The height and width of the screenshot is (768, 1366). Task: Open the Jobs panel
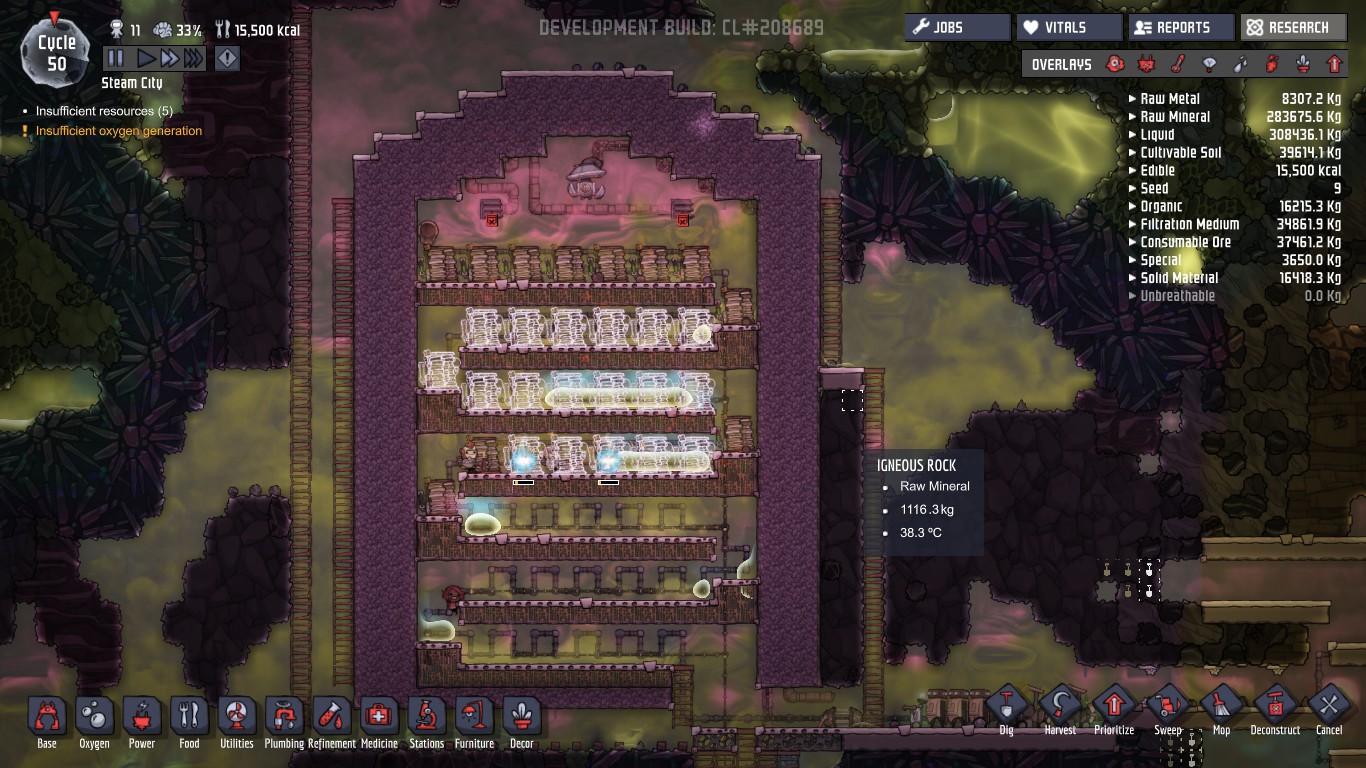point(957,27)
